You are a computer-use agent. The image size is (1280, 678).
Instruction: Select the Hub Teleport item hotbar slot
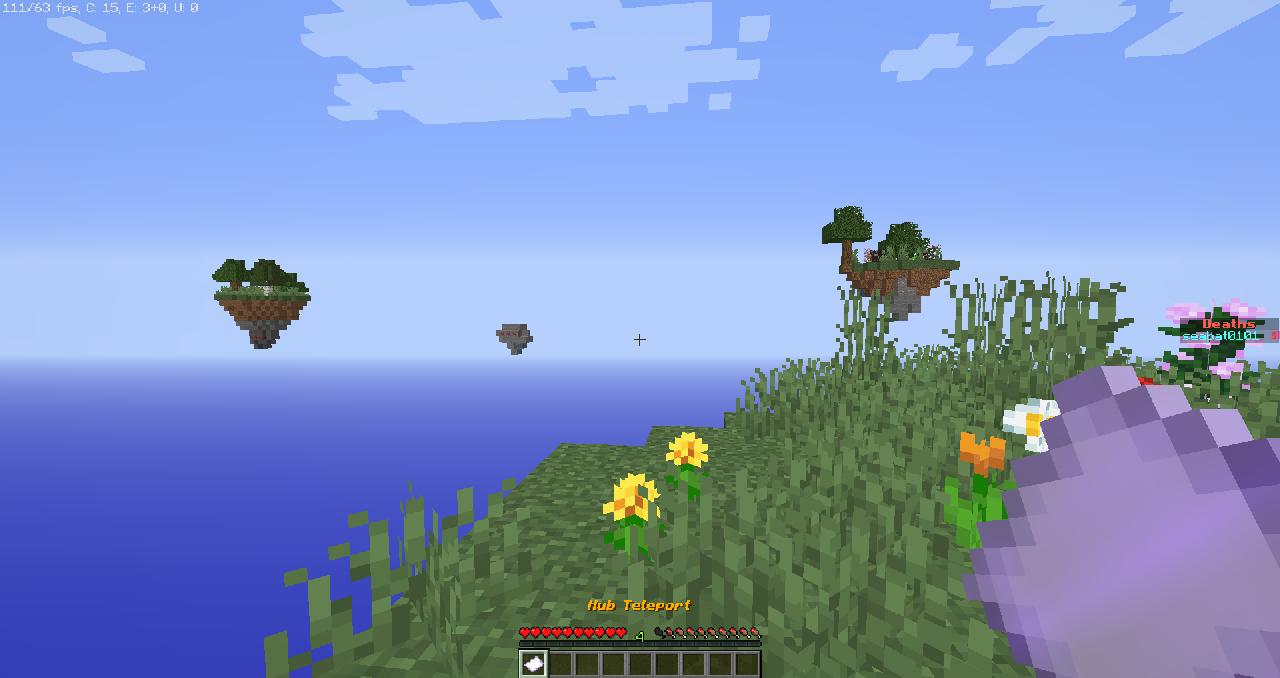click(x=533, y=663)
